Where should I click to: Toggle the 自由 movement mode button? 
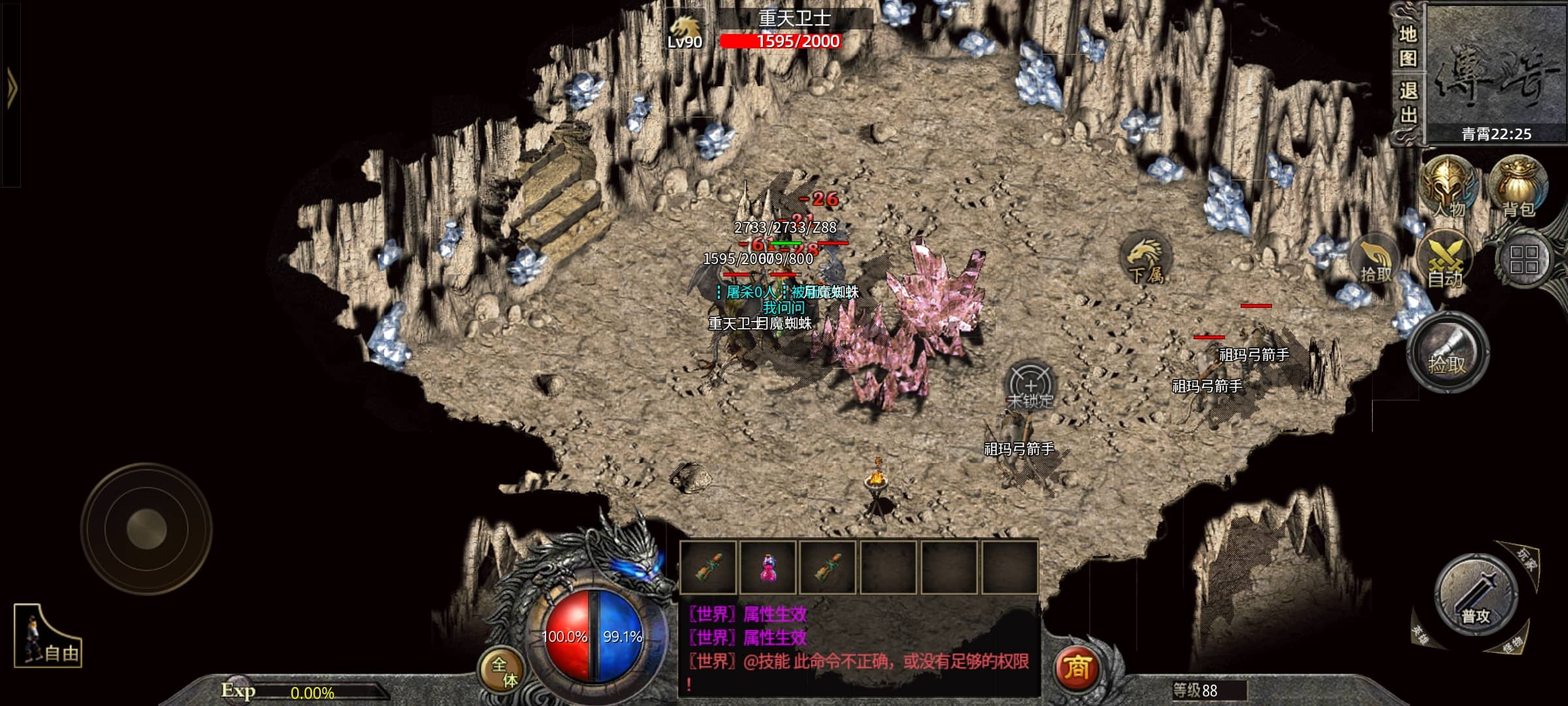(48, 637)
